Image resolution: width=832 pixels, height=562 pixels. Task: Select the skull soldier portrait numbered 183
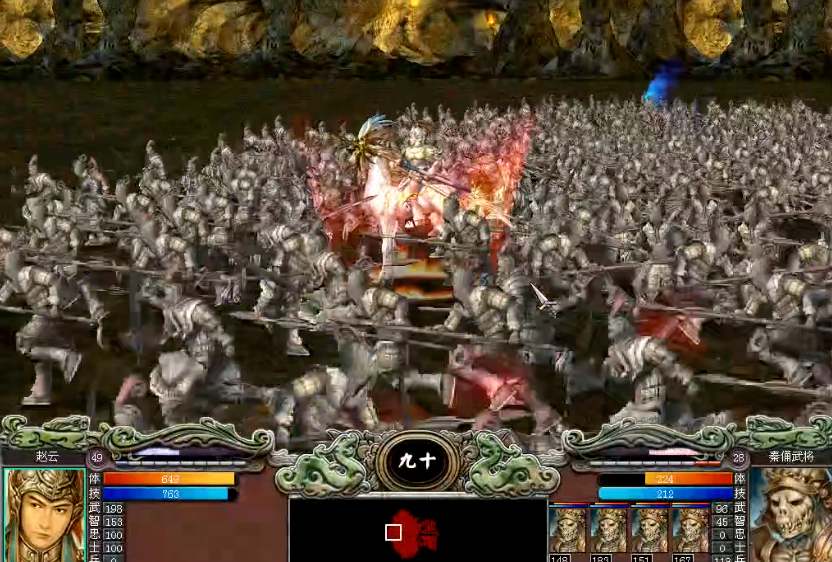[x=608, y=530]
